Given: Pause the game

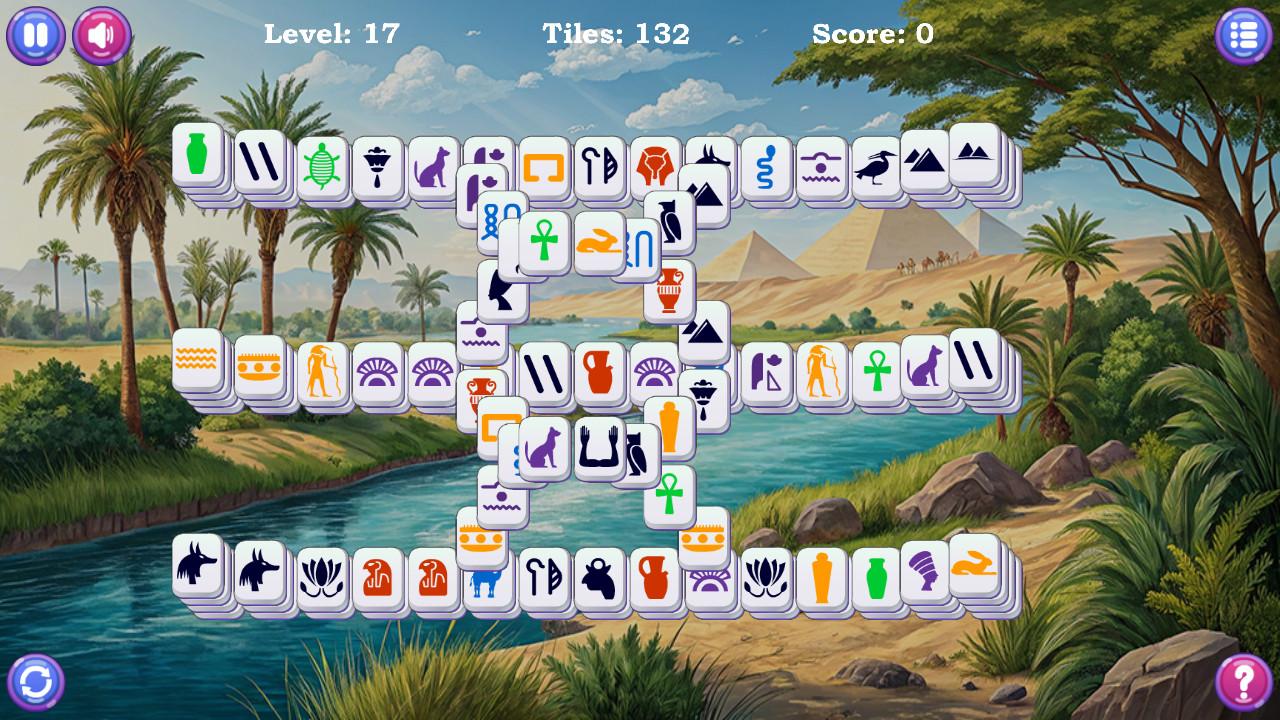Looking at the screenshot, I should click(x=35, y=35).
